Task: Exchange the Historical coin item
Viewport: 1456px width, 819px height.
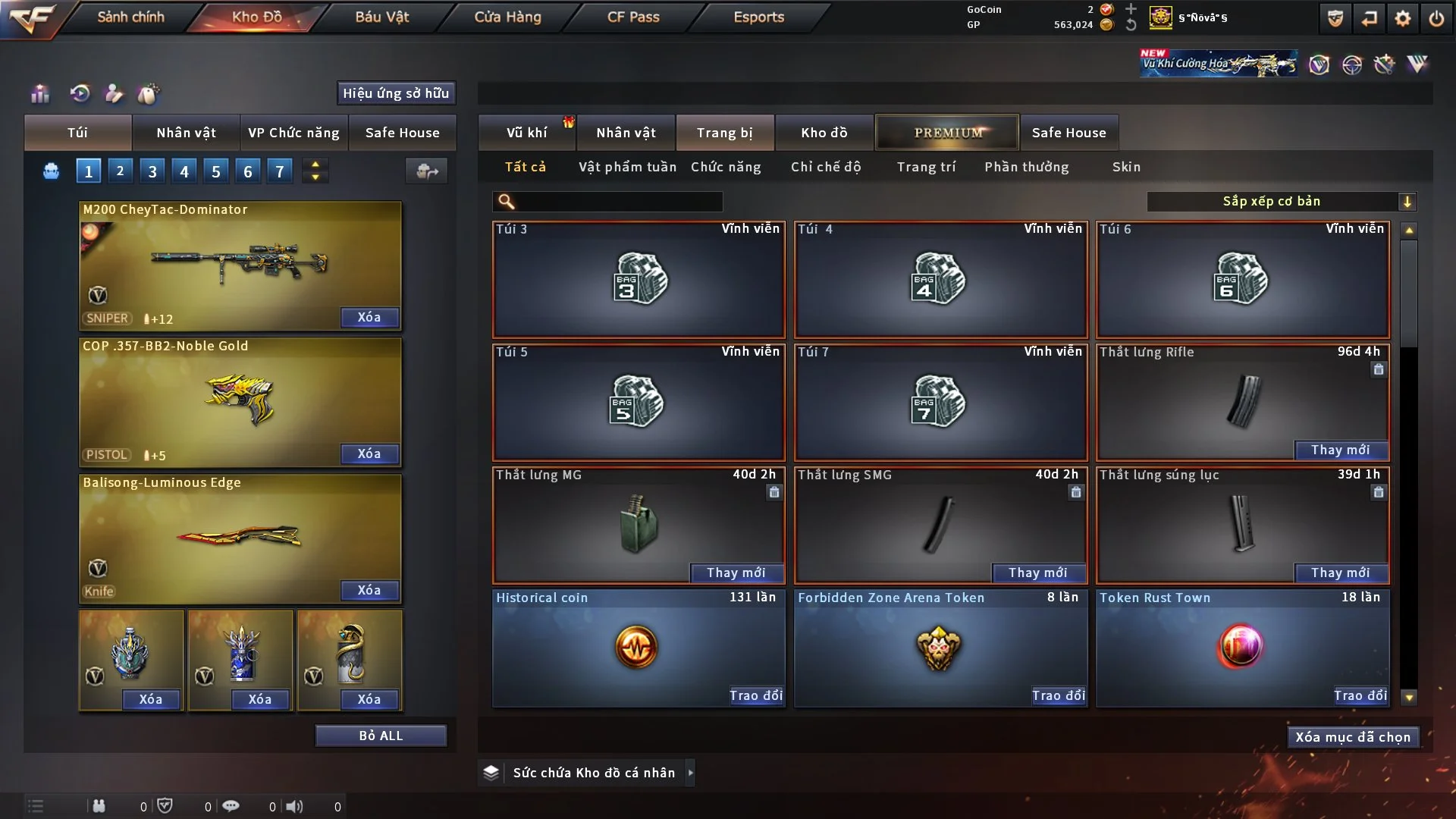Action: pyautogui.click(x=755, y=695)
